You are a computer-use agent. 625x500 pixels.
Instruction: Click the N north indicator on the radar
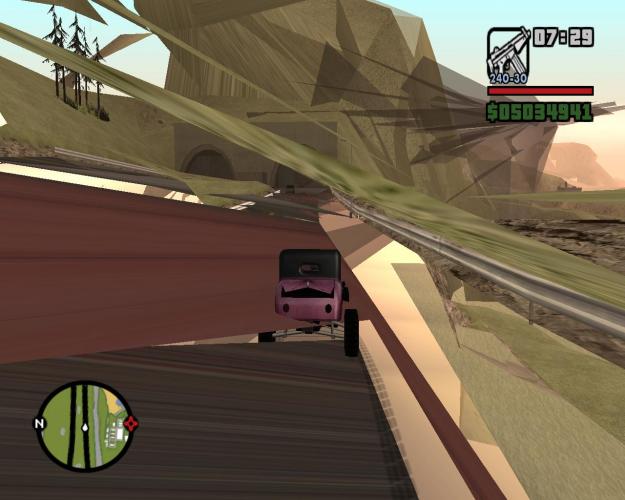(40, 424)
